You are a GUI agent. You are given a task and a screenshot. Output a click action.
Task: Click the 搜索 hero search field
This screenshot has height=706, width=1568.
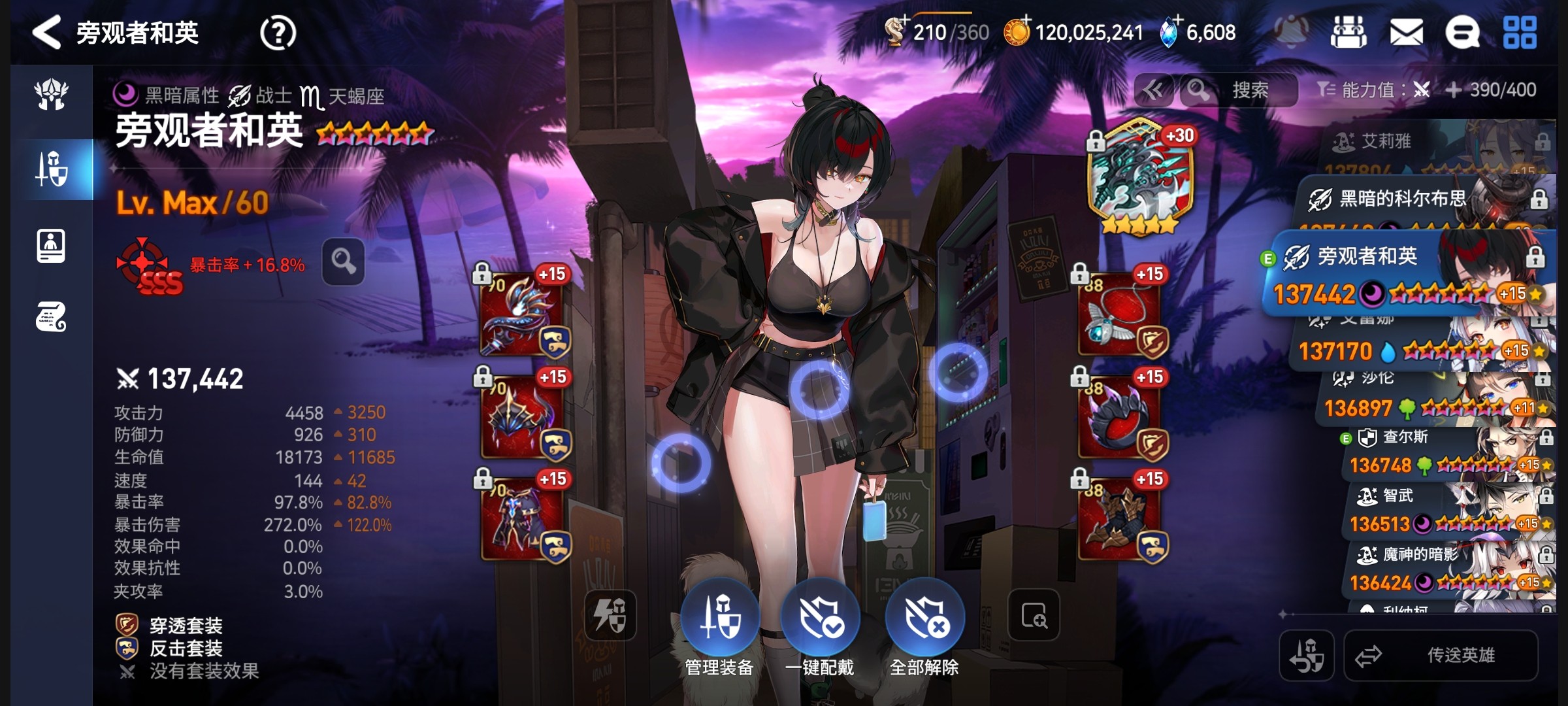click(1249, 90)
